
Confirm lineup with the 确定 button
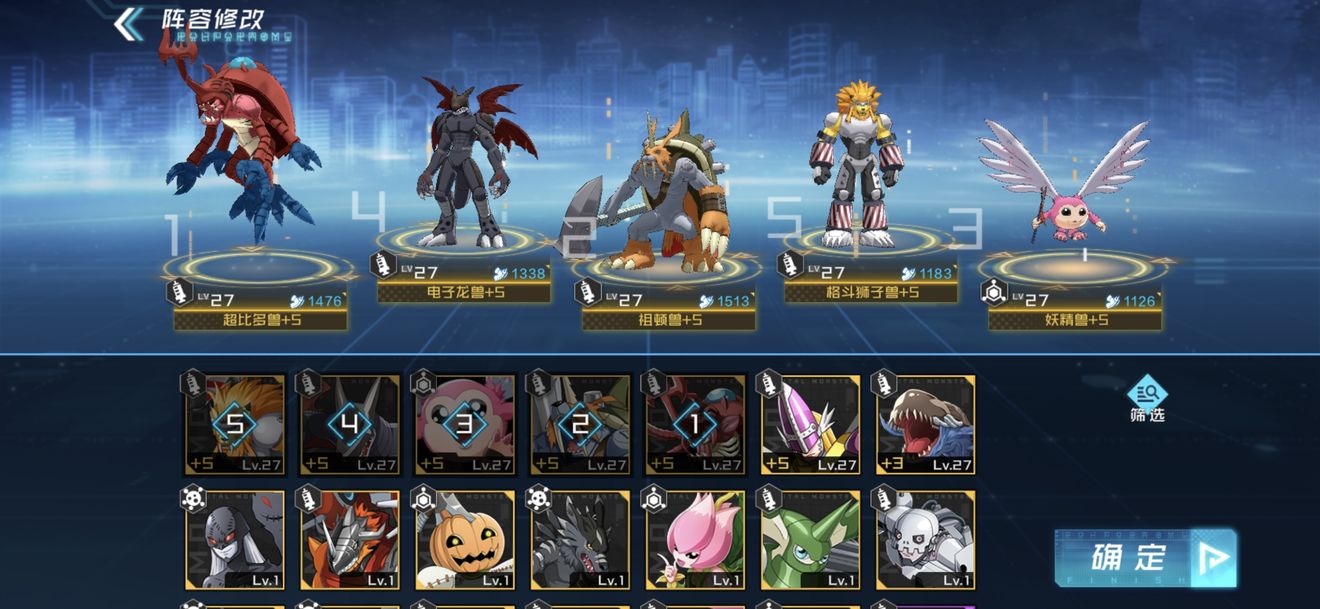(1144, 558)
